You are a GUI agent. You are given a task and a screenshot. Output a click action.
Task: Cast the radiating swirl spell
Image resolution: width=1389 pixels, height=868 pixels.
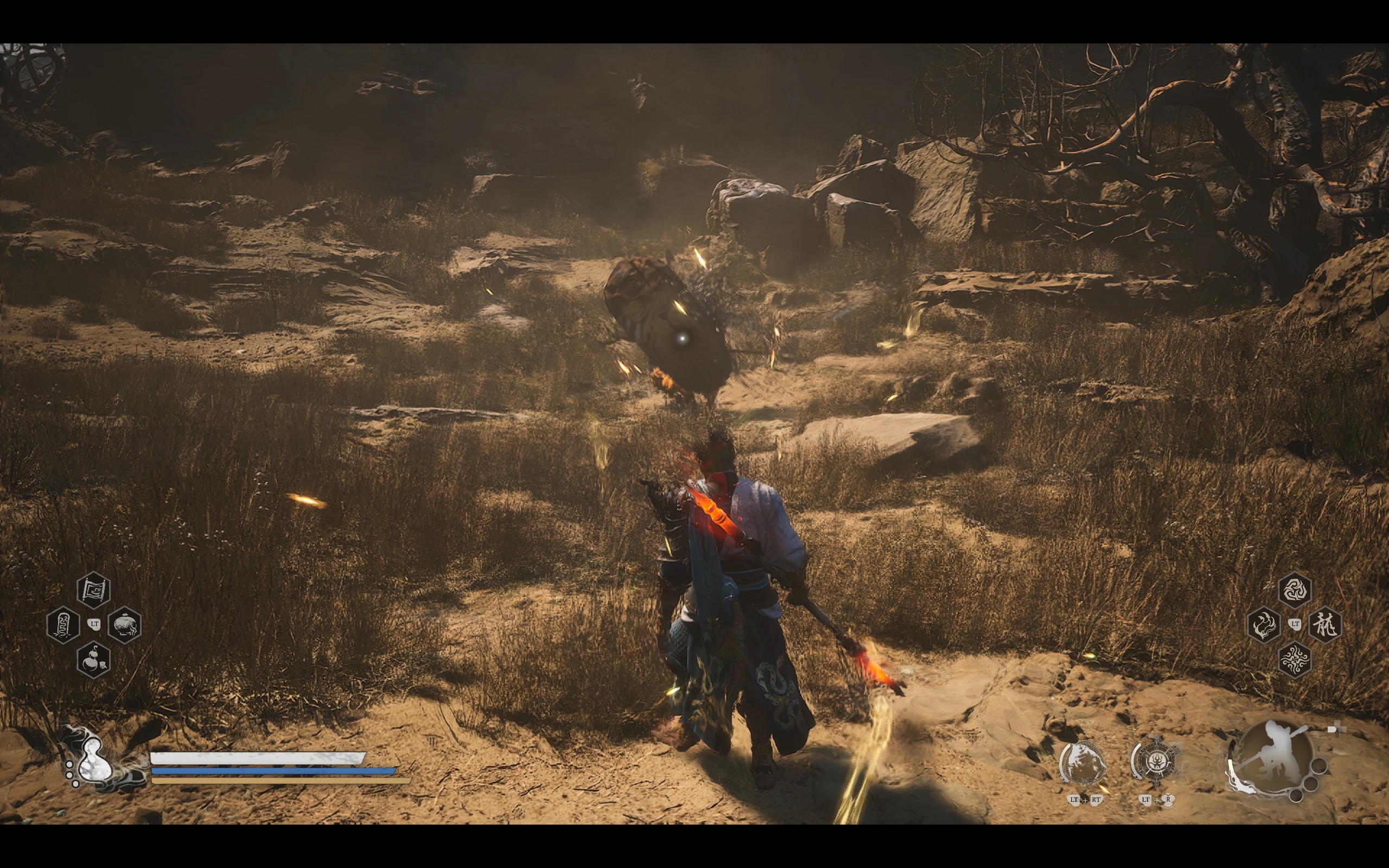(1294, 659)
